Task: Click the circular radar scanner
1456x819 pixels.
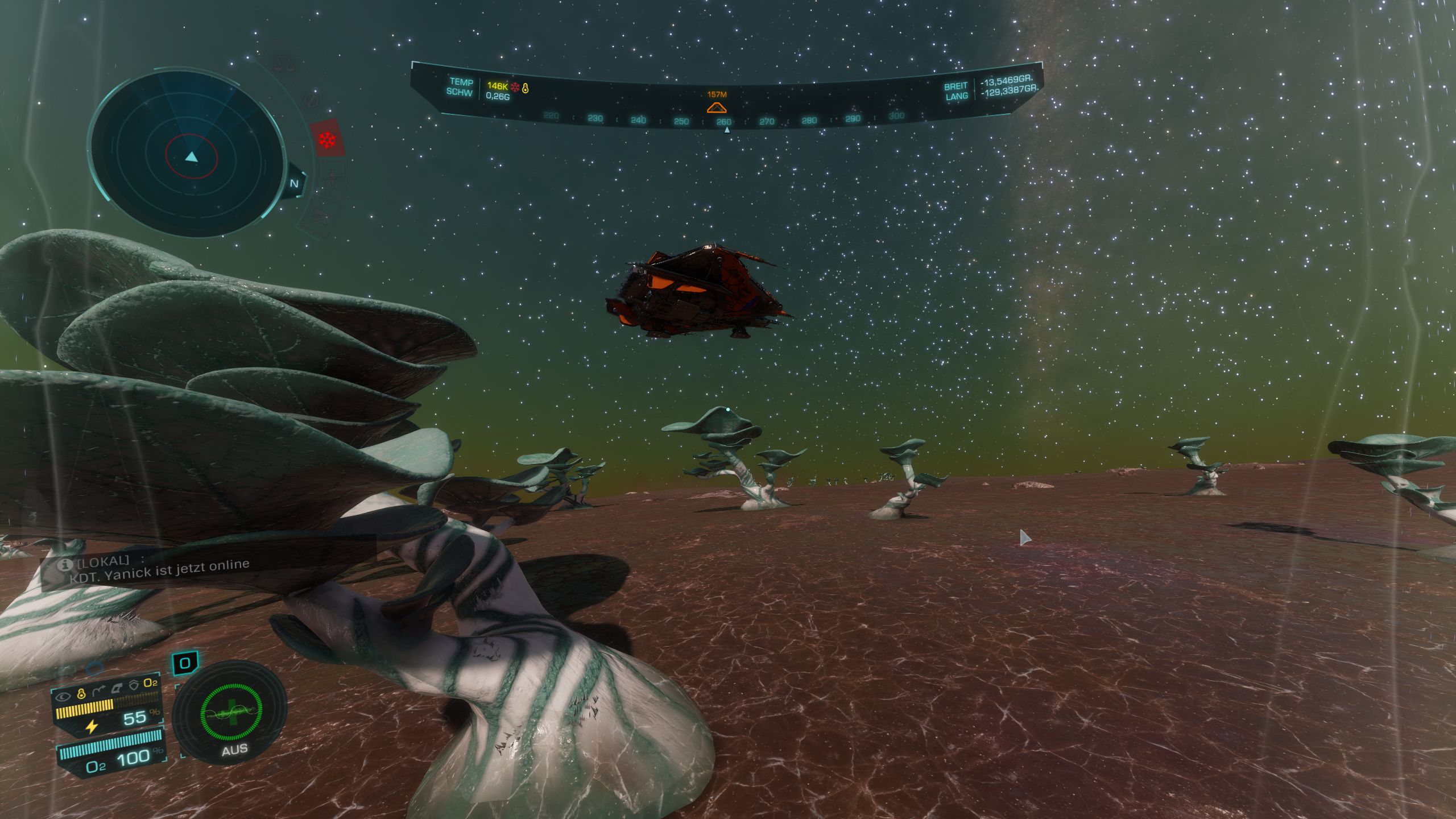Action: point(188,152)
